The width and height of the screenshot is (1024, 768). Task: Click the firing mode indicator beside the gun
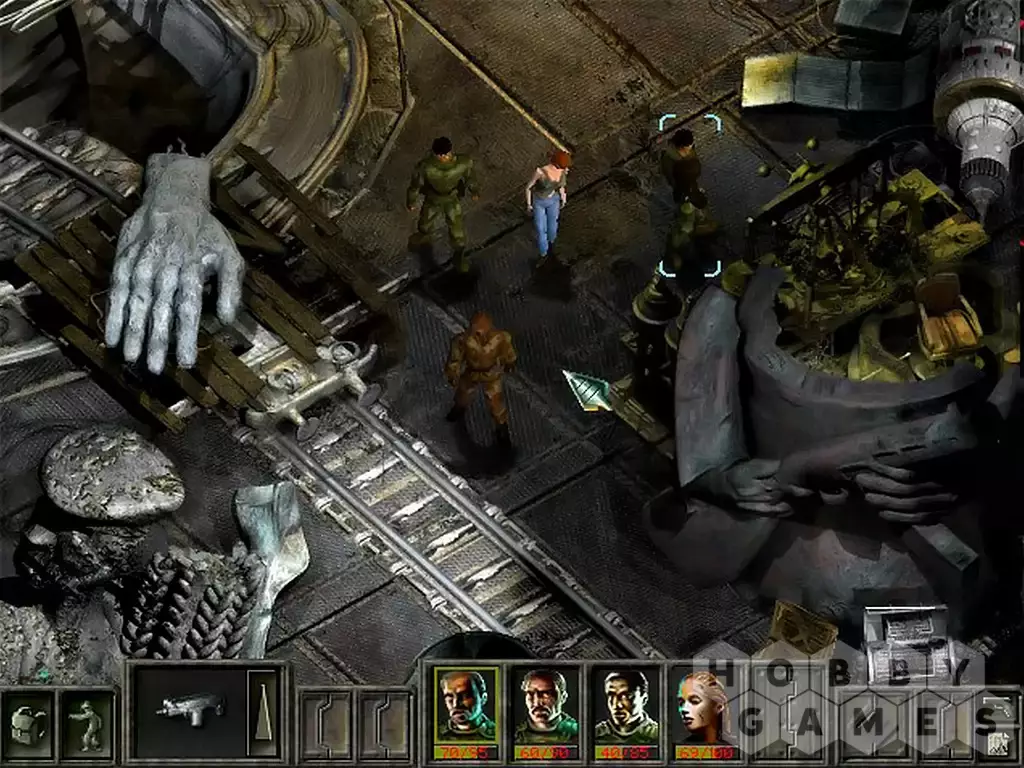tap(263, 711)
